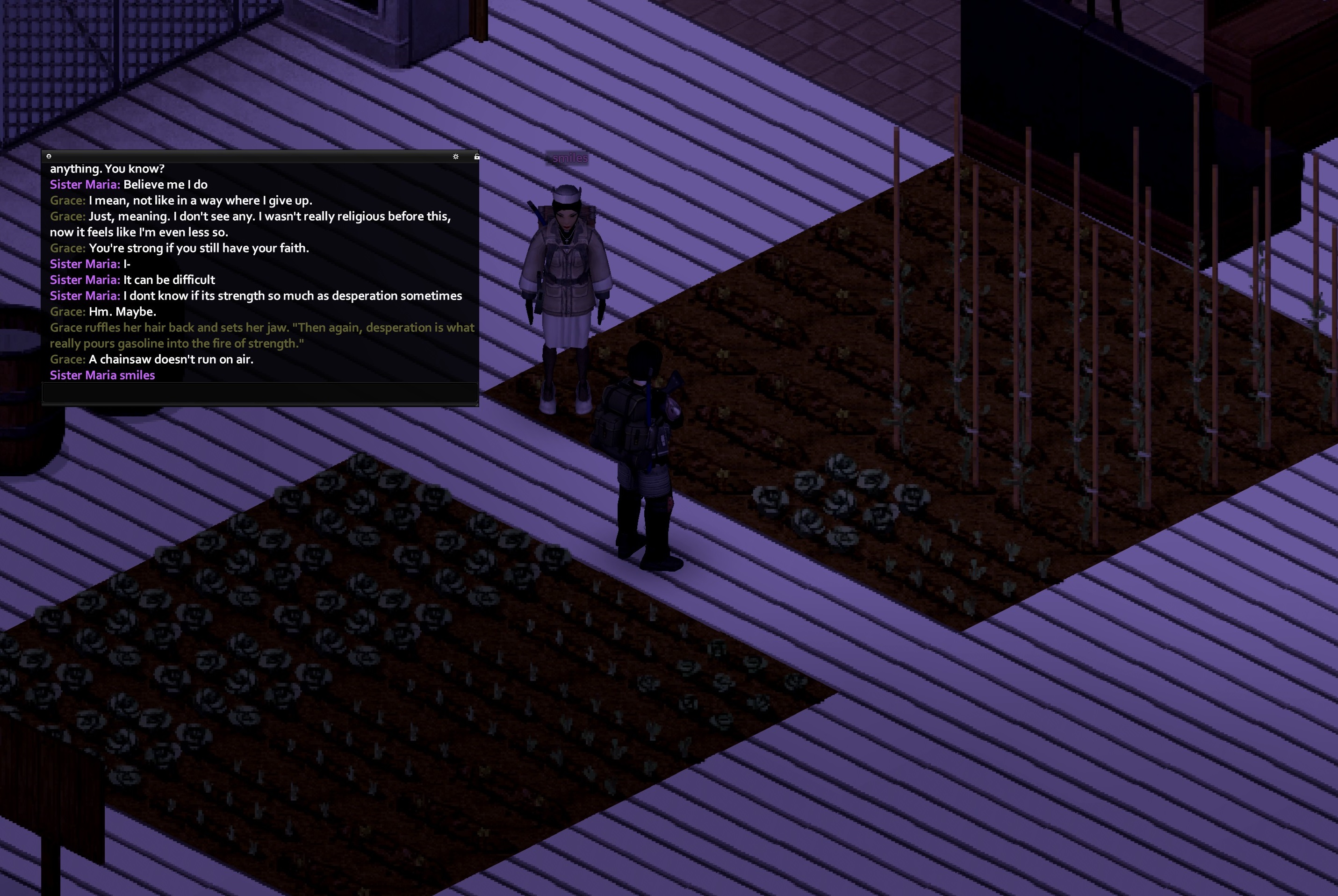Close the chat window
Image resolution: width=1338 pixels, height=896 pixels.
(49, 156)
